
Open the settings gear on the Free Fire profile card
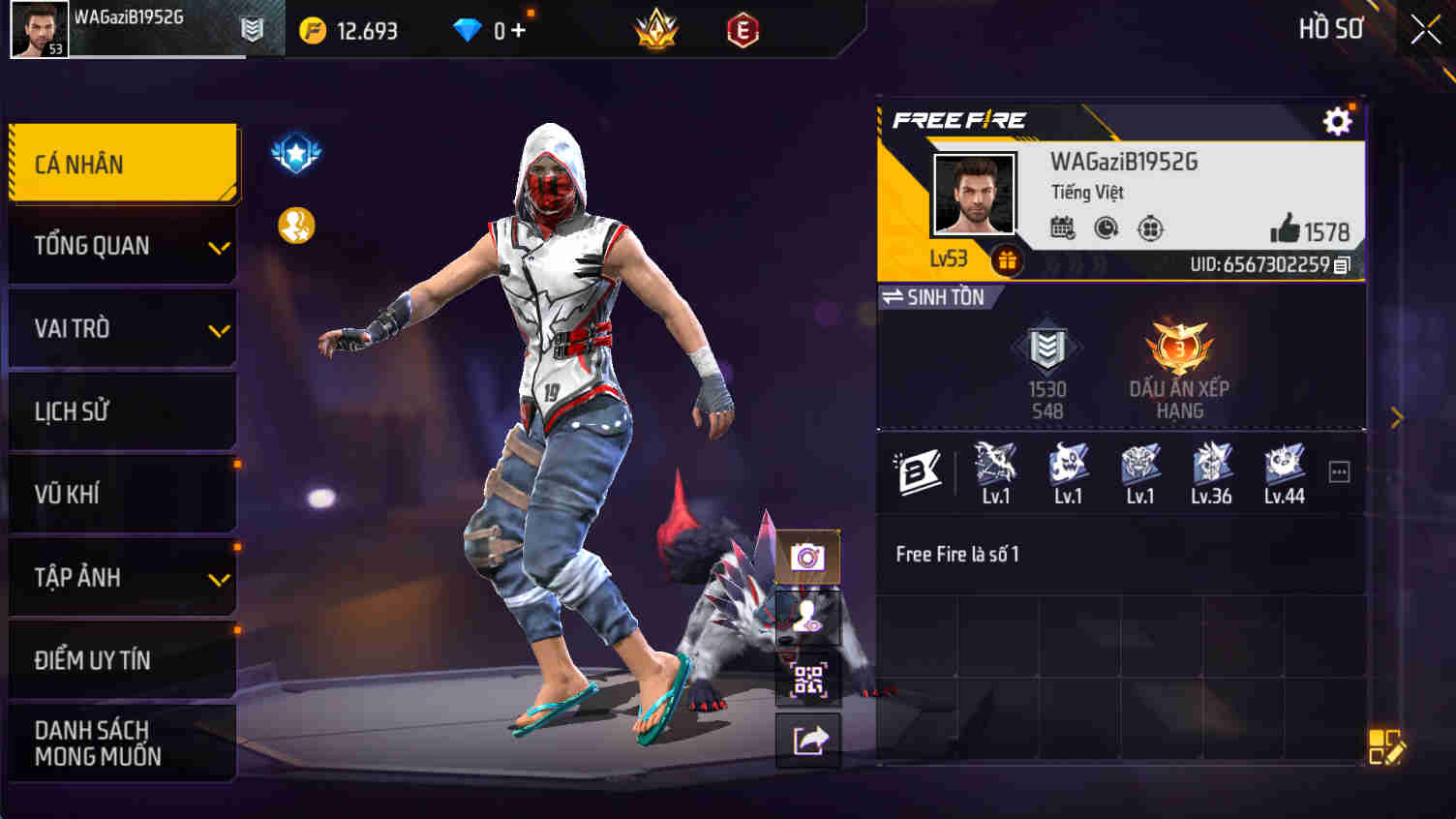pyautogui.click(x=1338, y=120)
